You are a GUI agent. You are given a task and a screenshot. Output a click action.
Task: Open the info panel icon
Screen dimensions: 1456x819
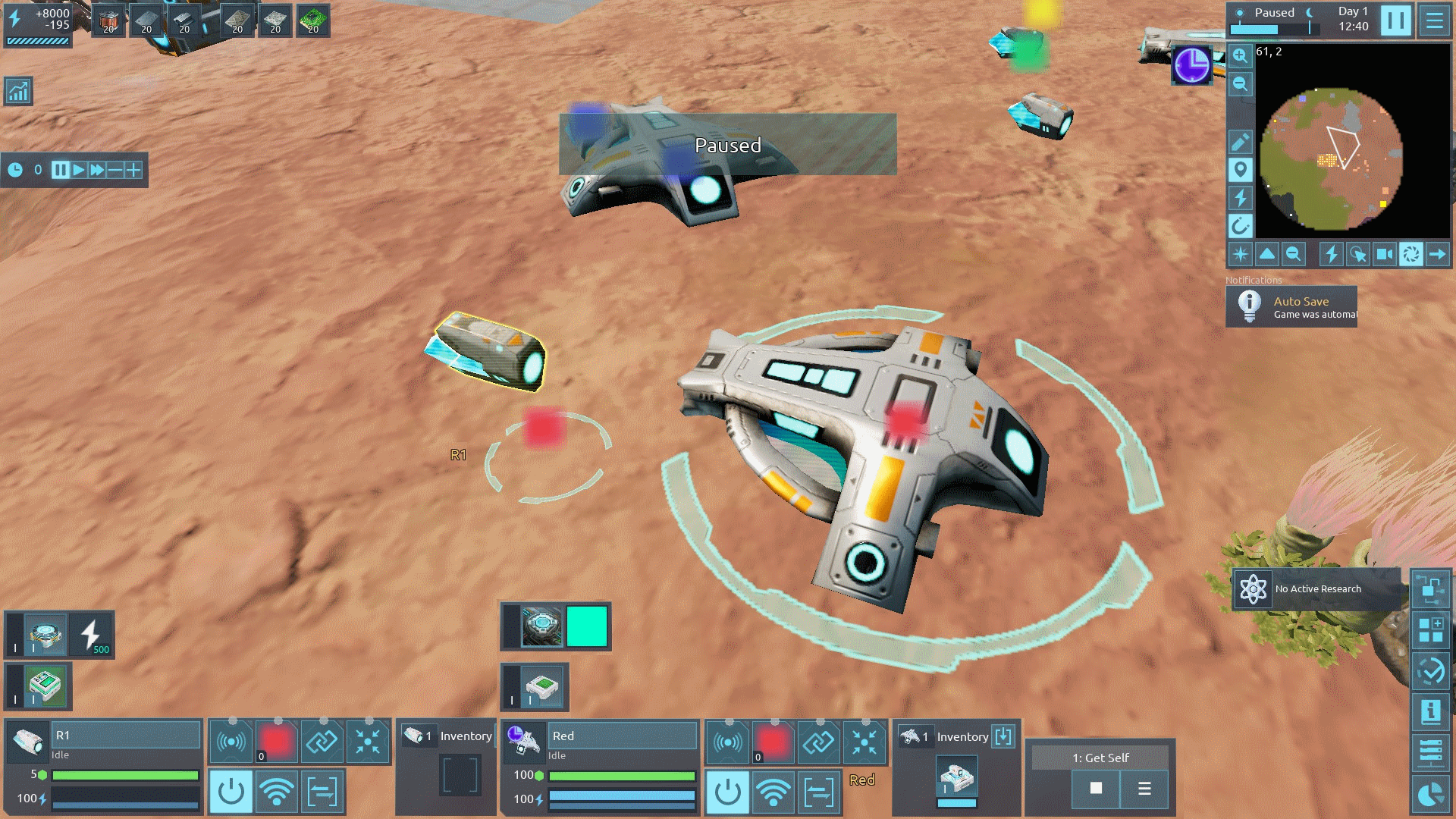(1430, 711)
